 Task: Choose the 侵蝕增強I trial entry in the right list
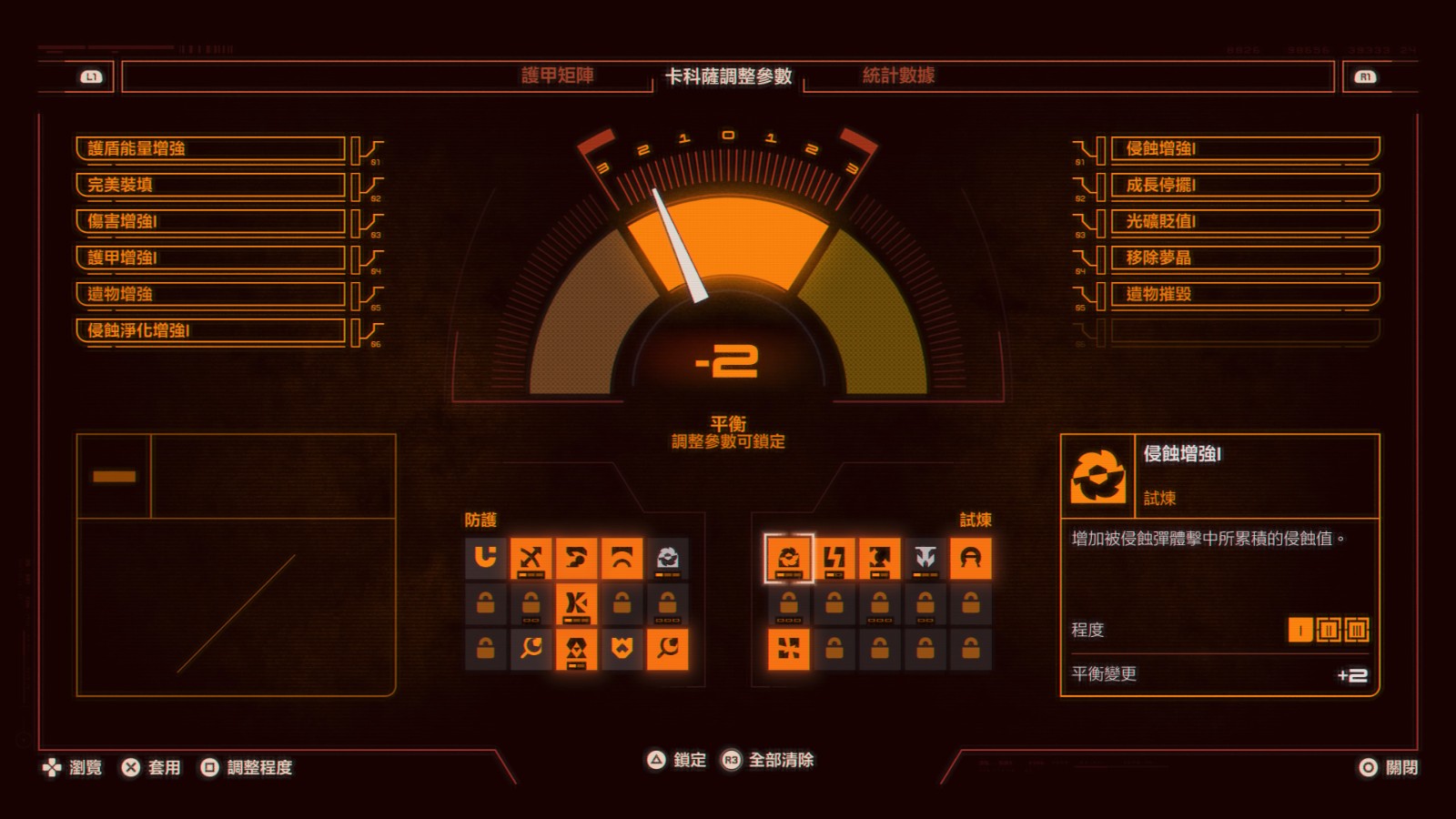1244,148
